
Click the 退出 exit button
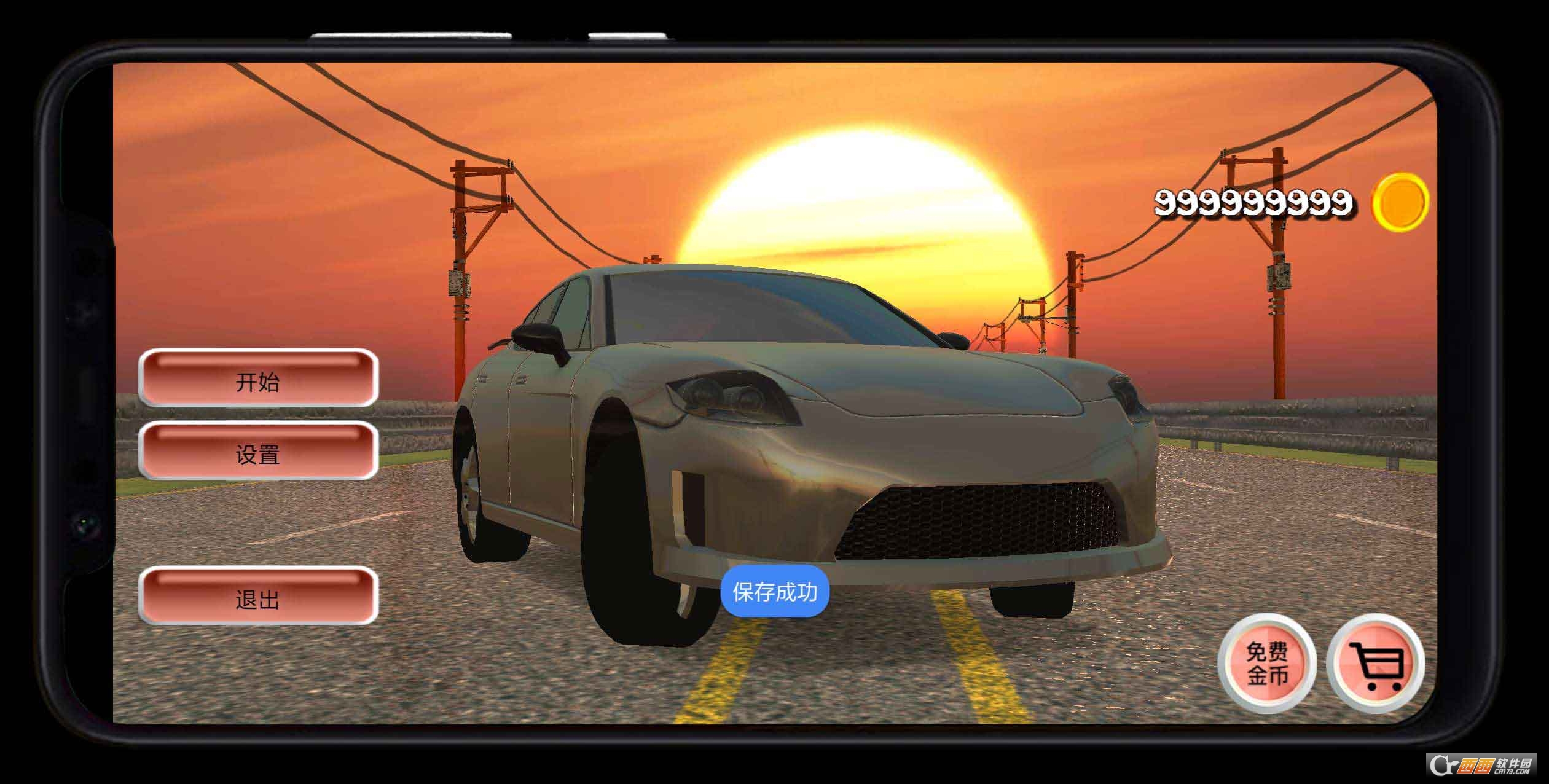click(258, 599)
